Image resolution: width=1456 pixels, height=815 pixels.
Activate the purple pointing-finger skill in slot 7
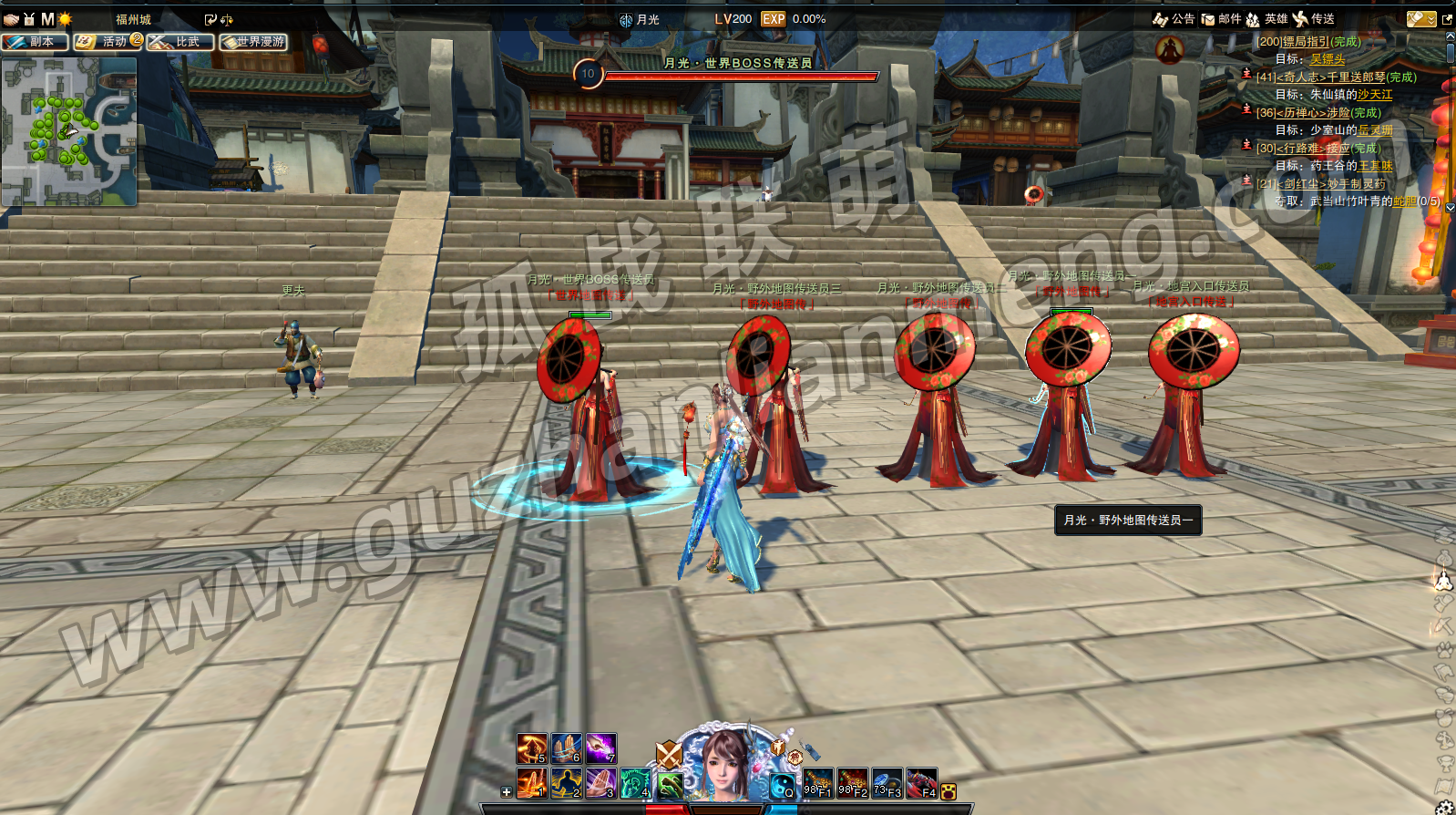click(x=600, y=748)
